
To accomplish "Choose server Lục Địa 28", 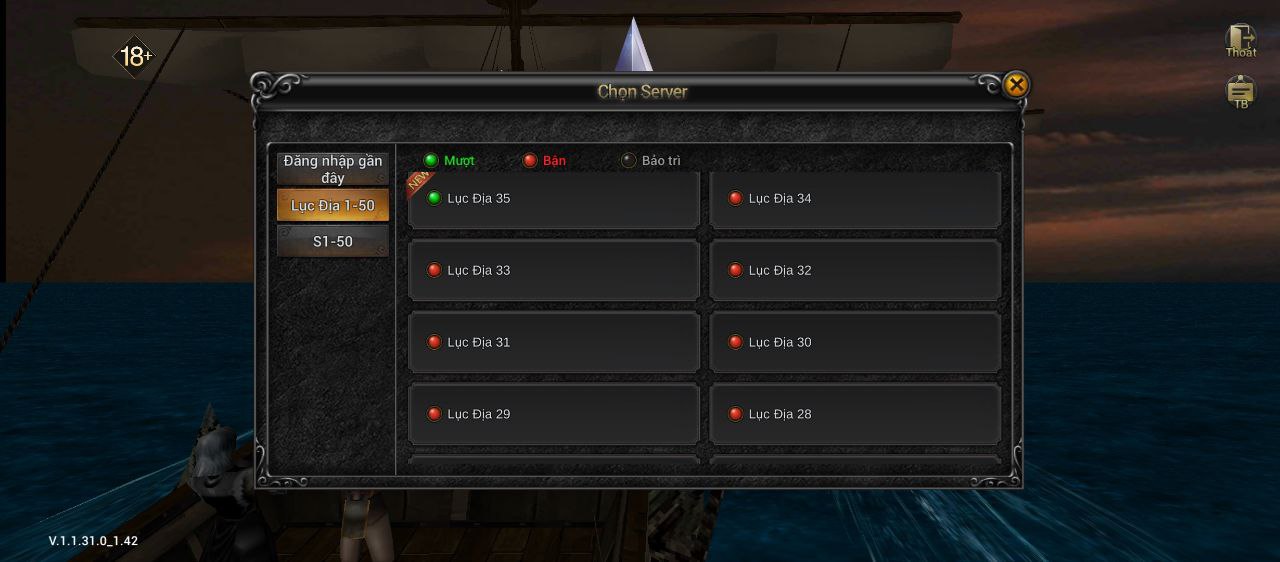I will click(x=854, y=414).
